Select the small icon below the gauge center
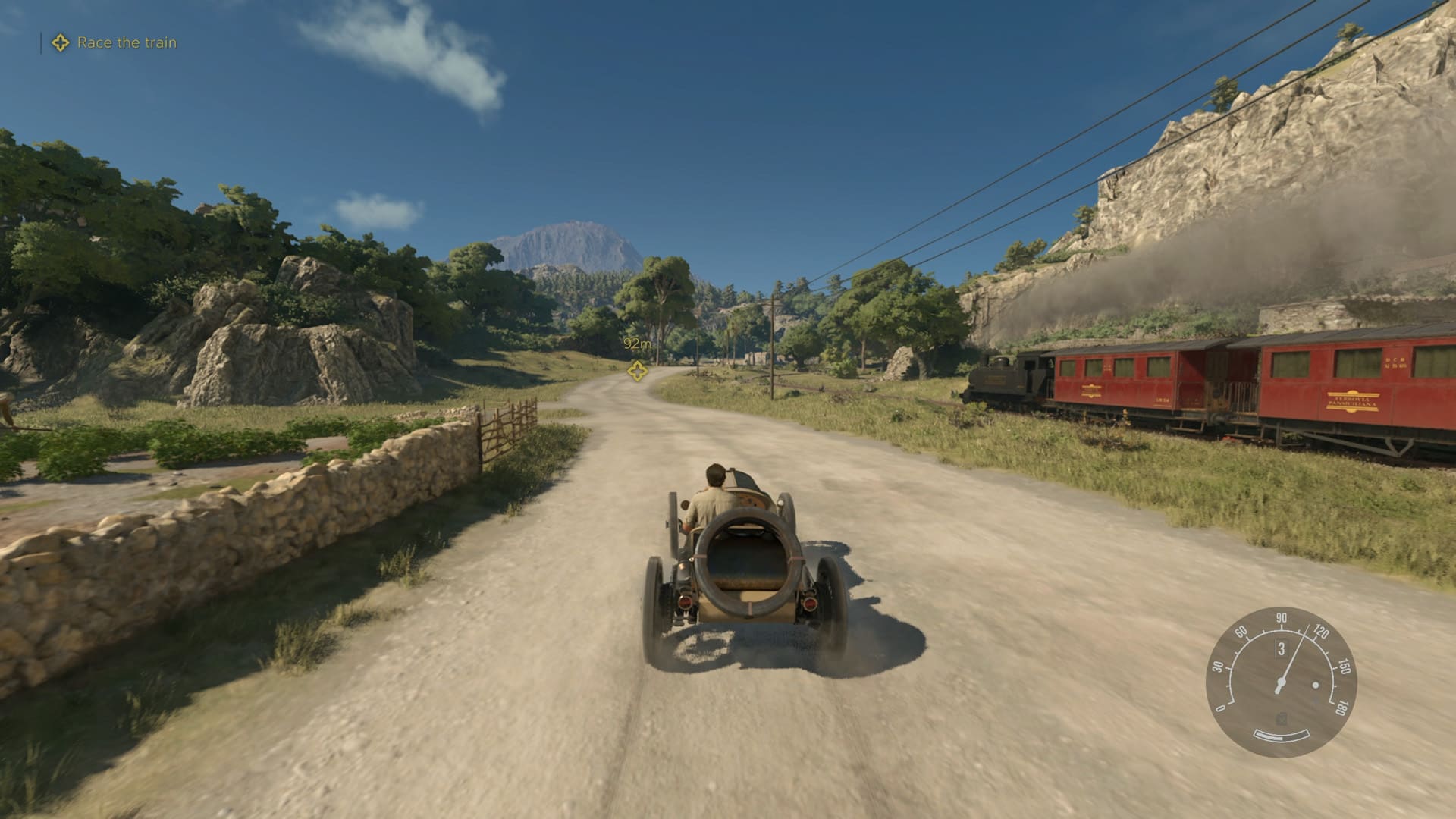 click(x=1282, y=718)
